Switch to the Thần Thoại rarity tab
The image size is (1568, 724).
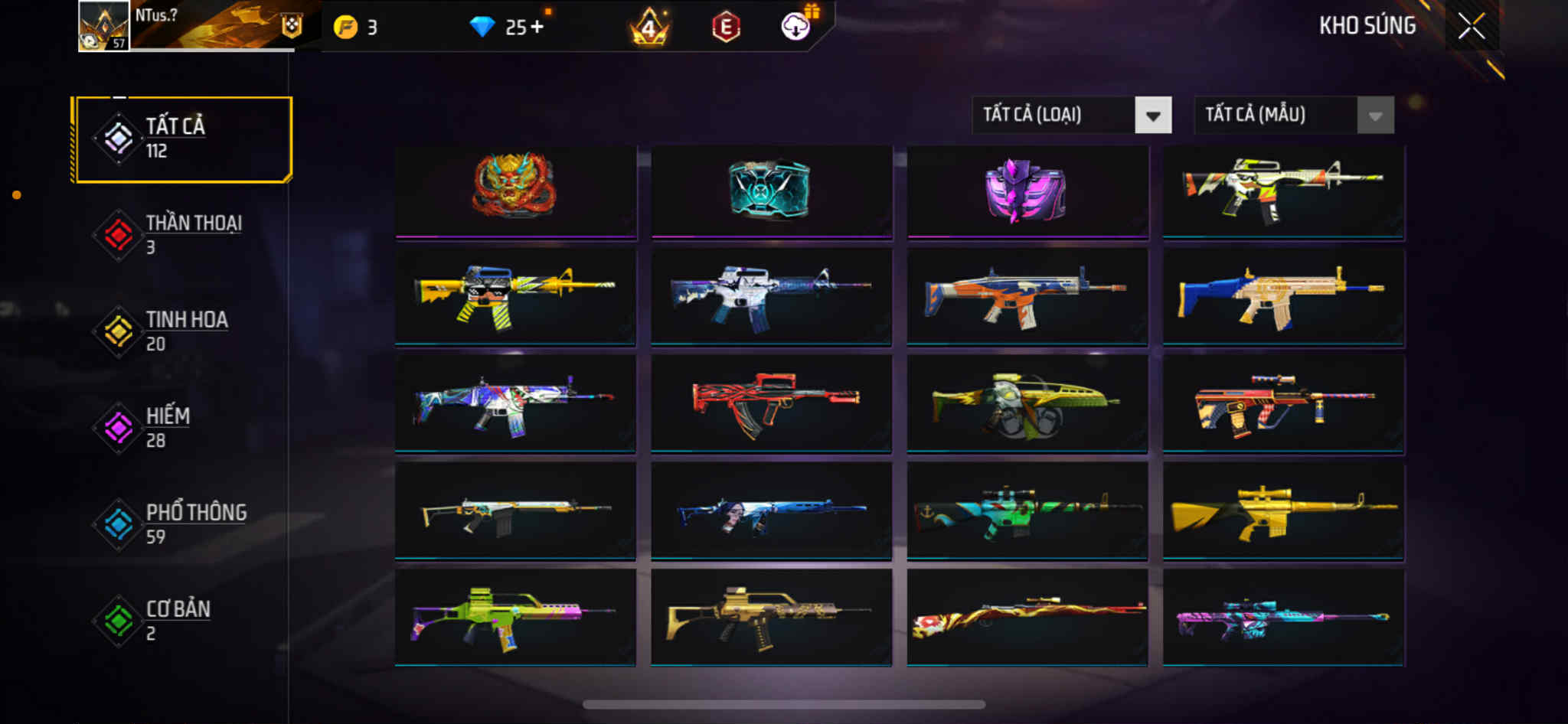point(183,235)
